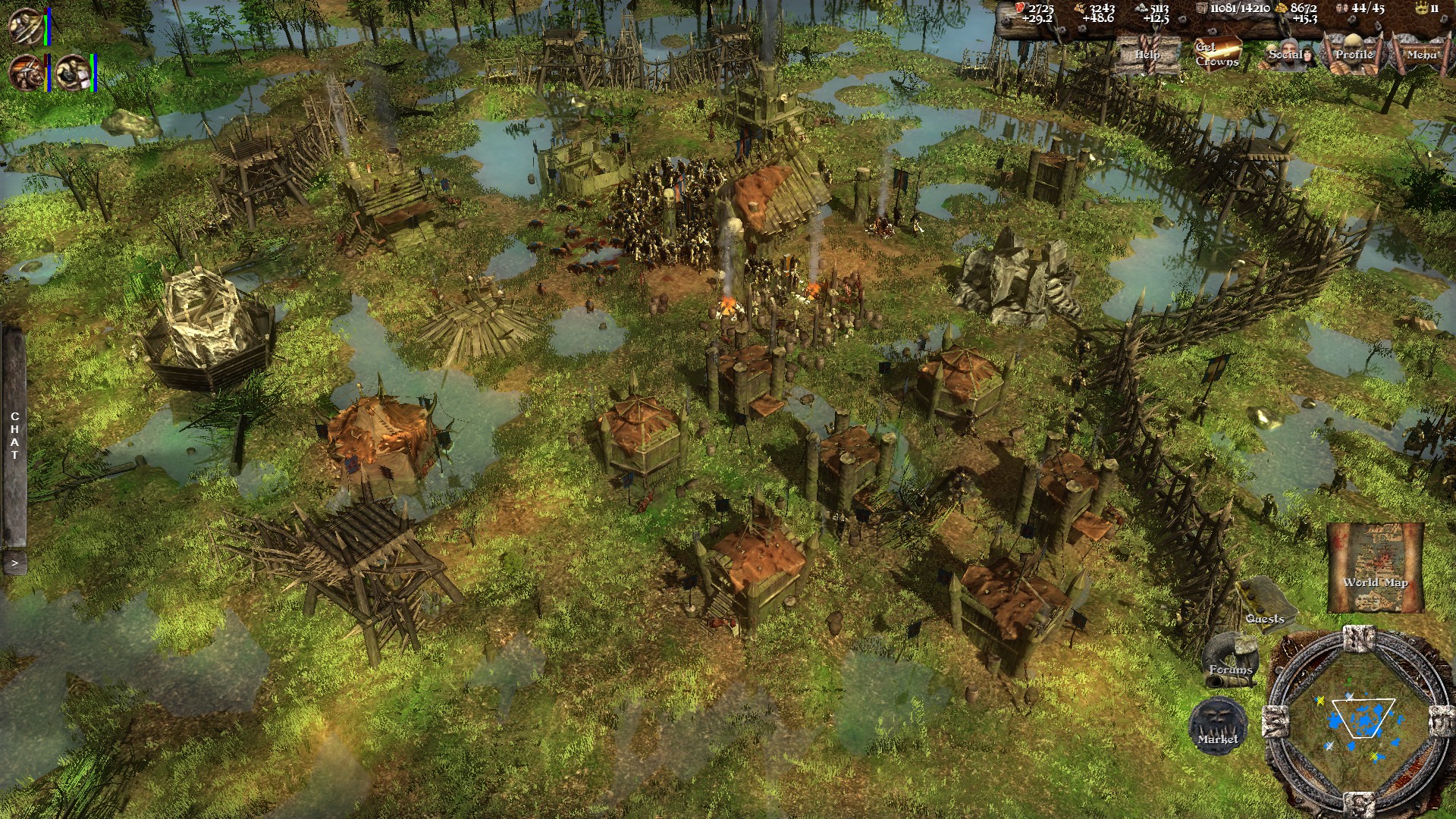Click the storage crate capacity icon
The height and width of the screenshot is (819, 1456).
pos(1202,8)
